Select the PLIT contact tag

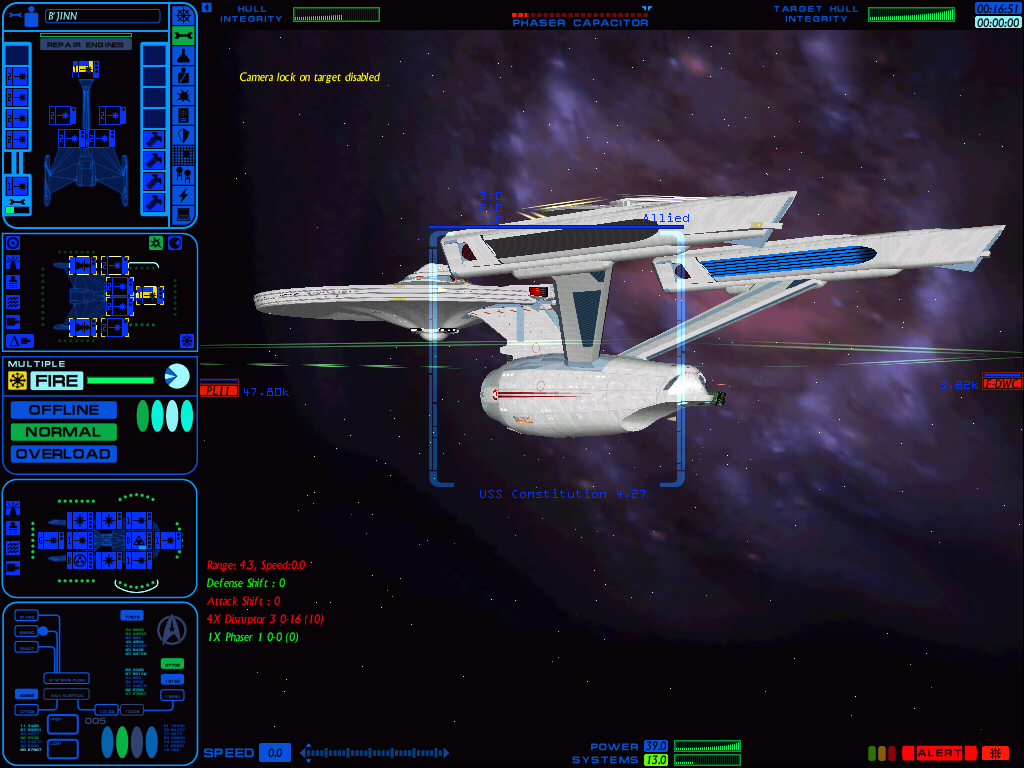pyautogui.click(x=219, y=391)
